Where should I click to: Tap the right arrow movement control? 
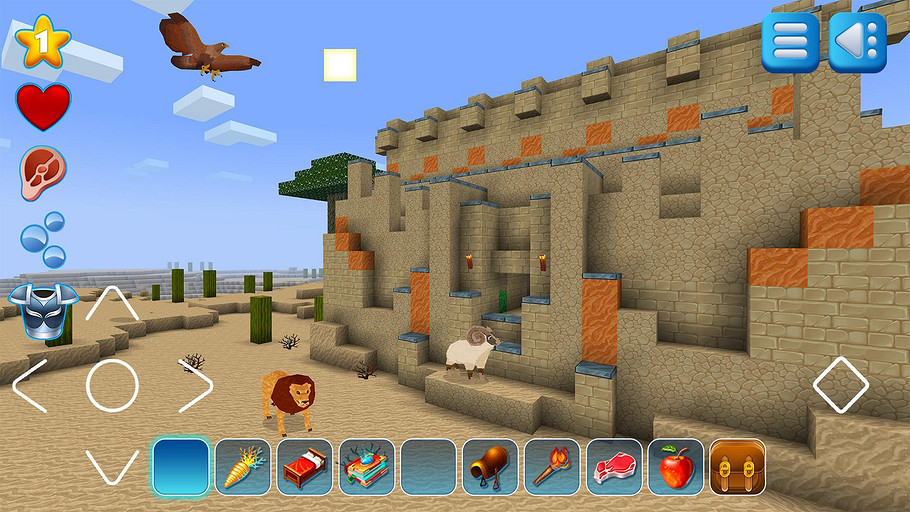pyautogui.click(x=195, y=385)
